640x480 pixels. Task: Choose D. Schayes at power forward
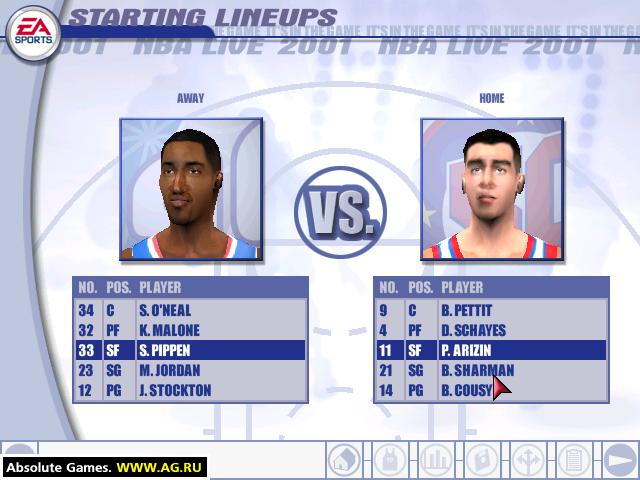point(490,330)
